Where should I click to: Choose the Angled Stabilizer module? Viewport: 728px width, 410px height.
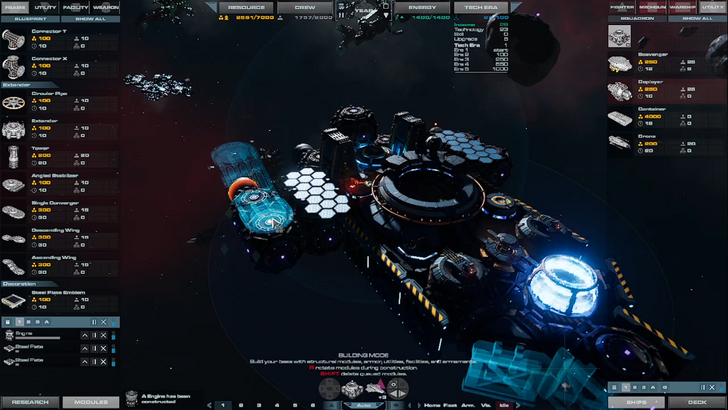pos(40,182)
